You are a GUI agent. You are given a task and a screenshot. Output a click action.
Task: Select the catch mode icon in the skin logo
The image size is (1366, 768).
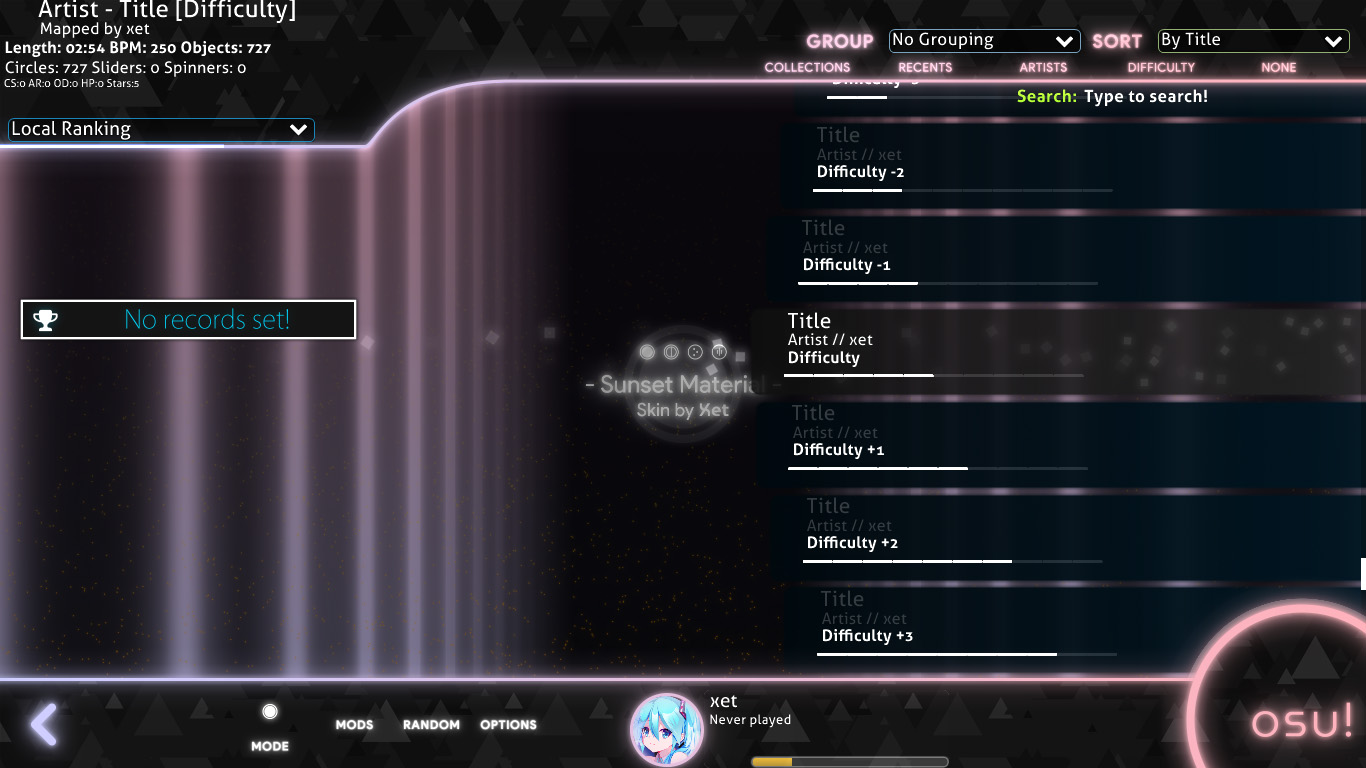tap(694, 351)
